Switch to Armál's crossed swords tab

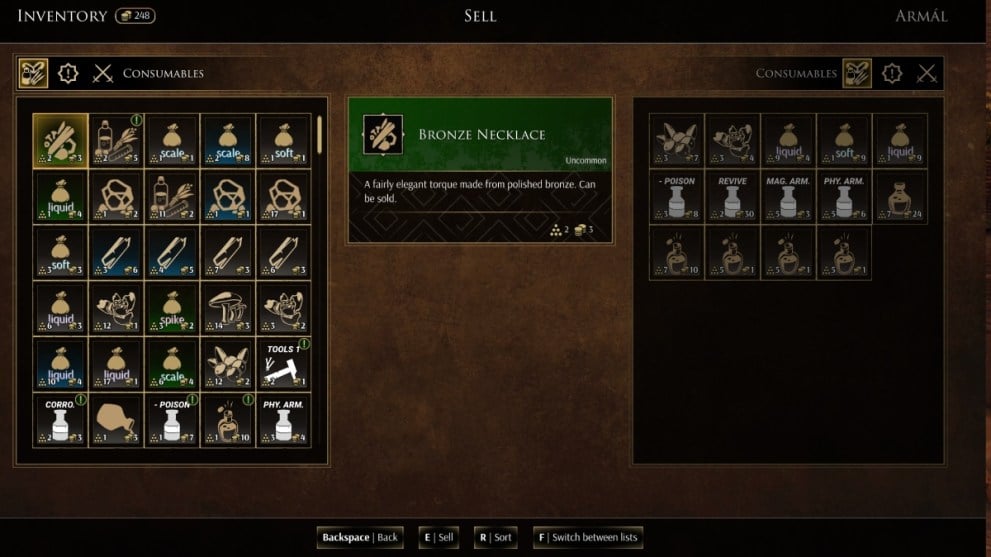(927, 73)
